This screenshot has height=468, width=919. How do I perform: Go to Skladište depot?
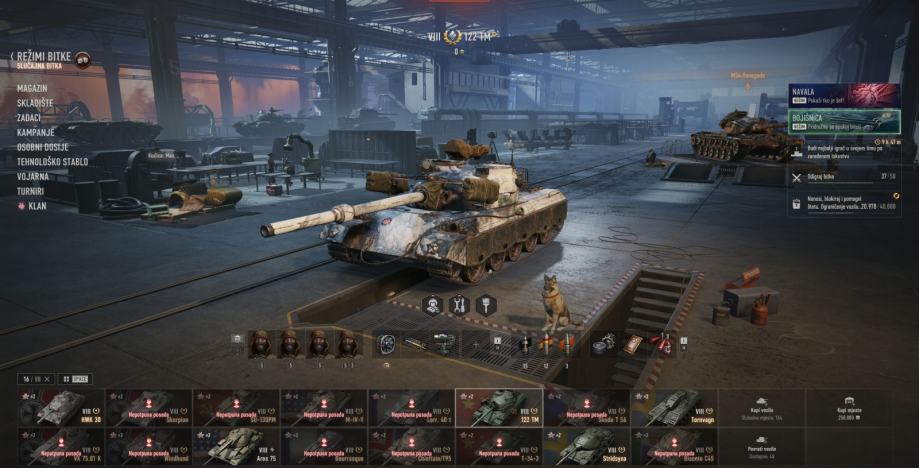[x=36, y=103]
